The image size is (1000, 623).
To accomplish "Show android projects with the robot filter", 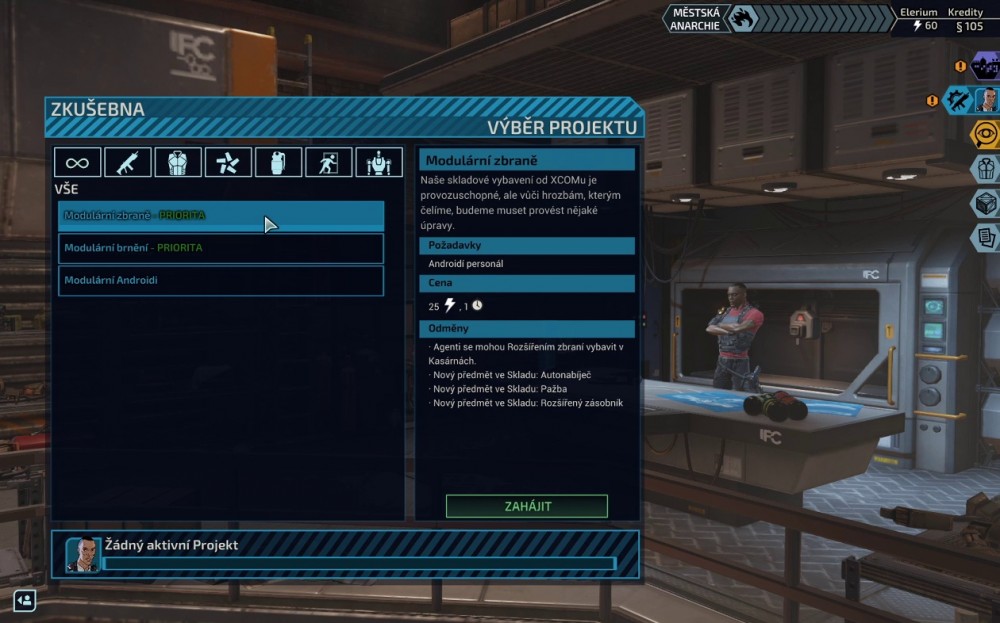I will [379, 162].
